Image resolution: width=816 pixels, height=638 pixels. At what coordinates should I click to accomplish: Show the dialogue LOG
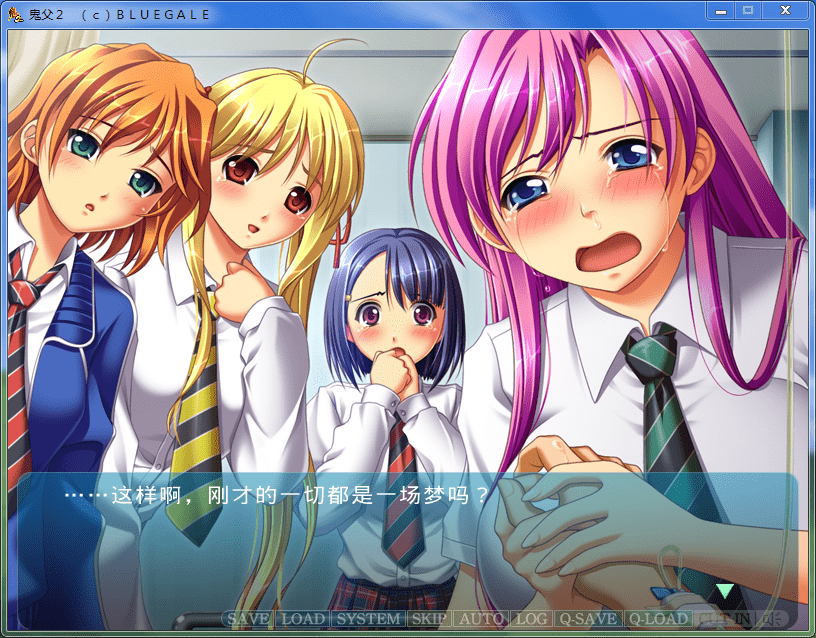(x=530, y=619)
